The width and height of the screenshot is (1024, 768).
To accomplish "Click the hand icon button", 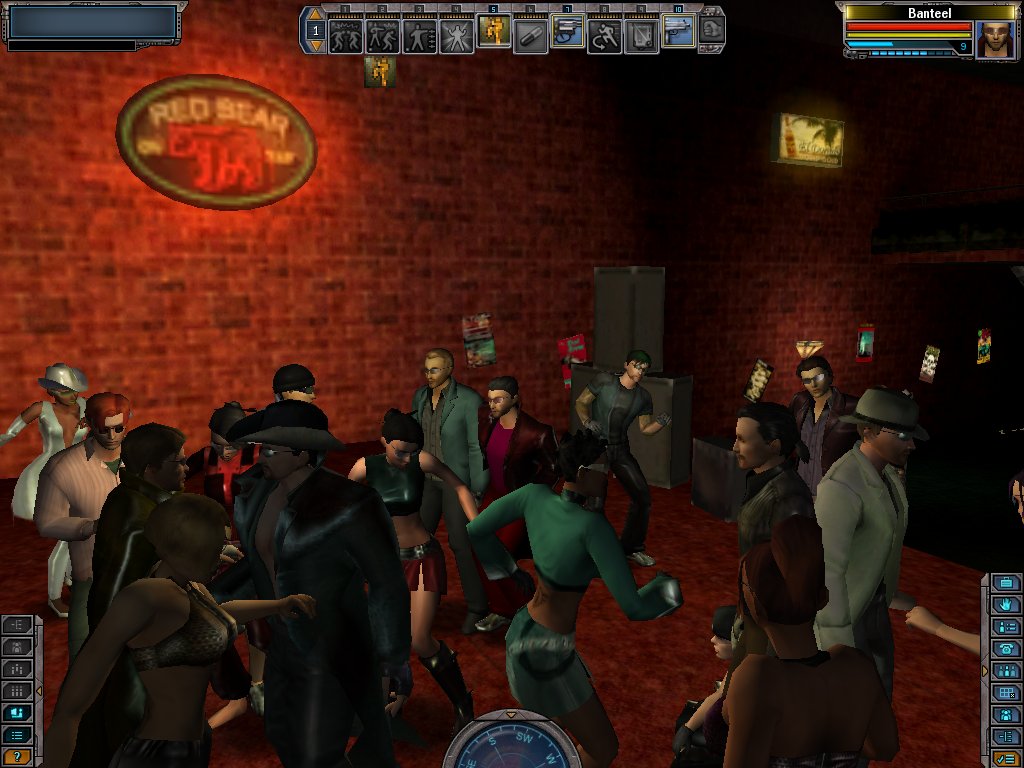I will 1005,605.
